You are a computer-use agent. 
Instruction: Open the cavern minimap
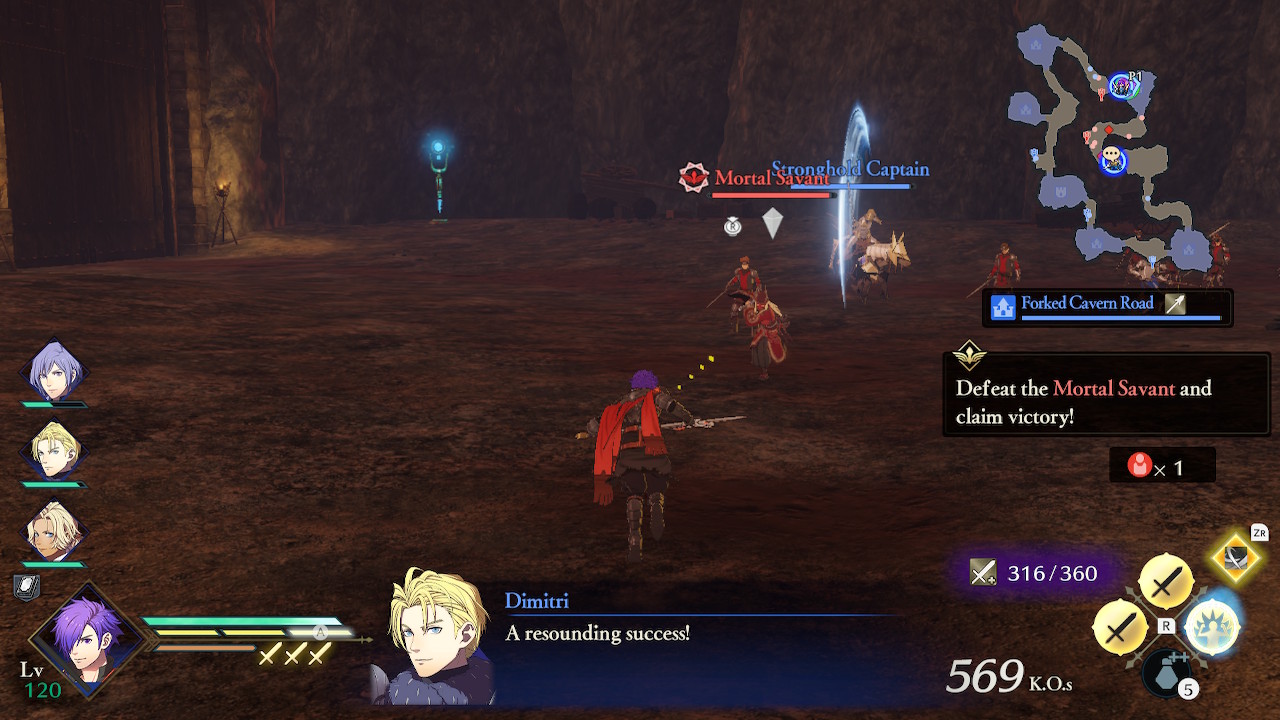pos(1105,150)
